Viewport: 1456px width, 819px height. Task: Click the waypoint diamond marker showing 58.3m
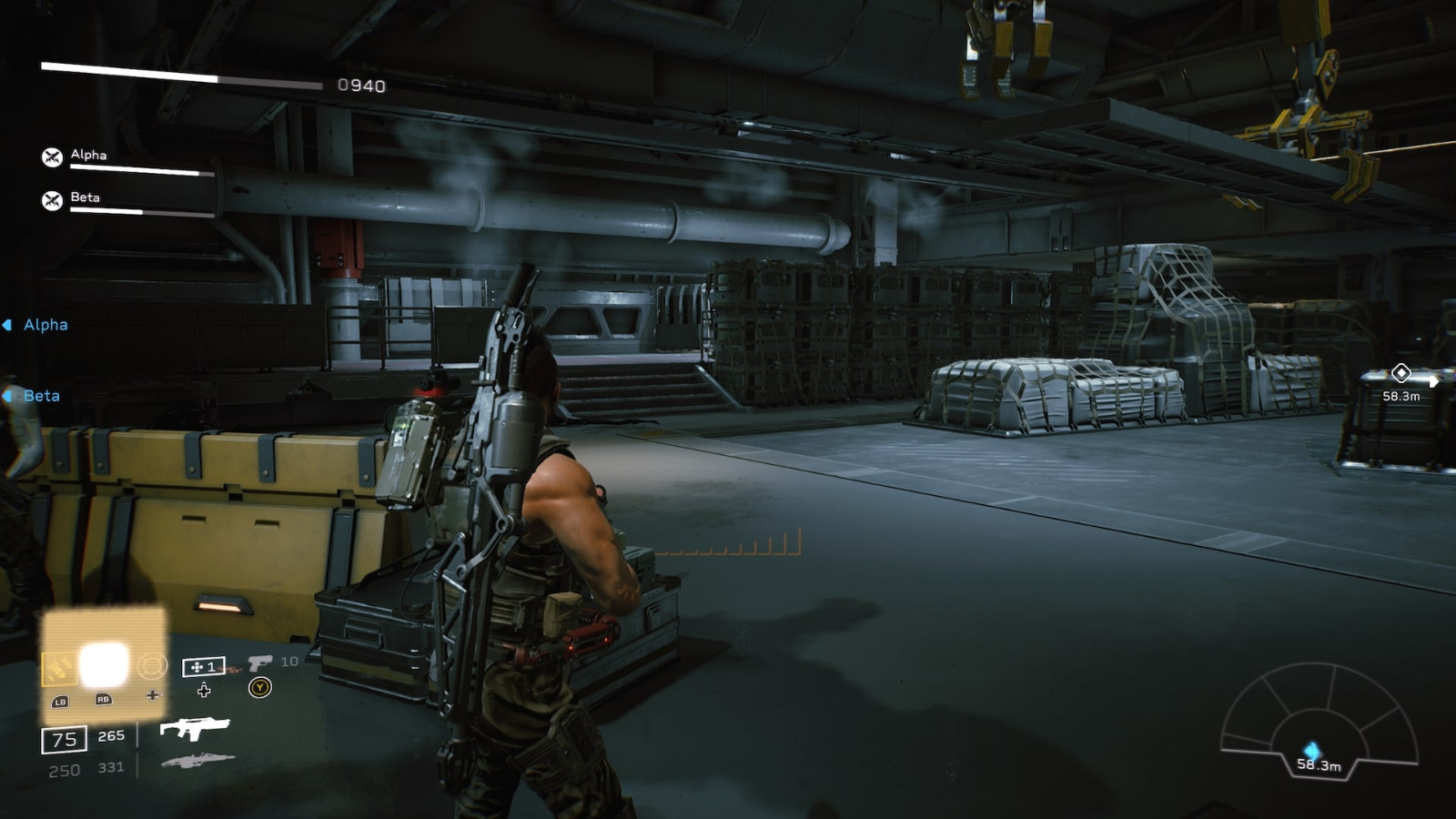pyautogui.click(x=1401, y=373)
